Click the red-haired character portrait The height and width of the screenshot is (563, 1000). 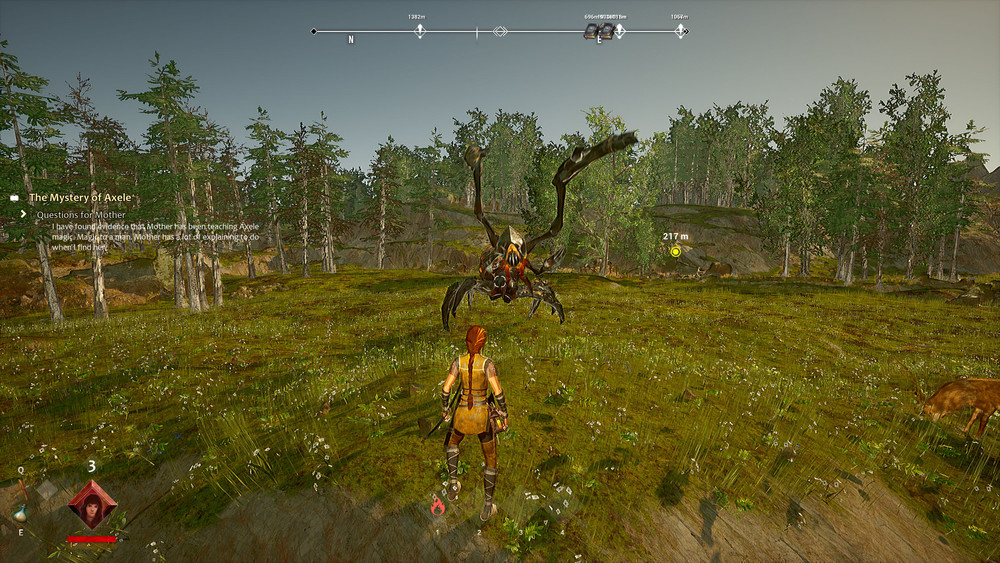(92, 504)
